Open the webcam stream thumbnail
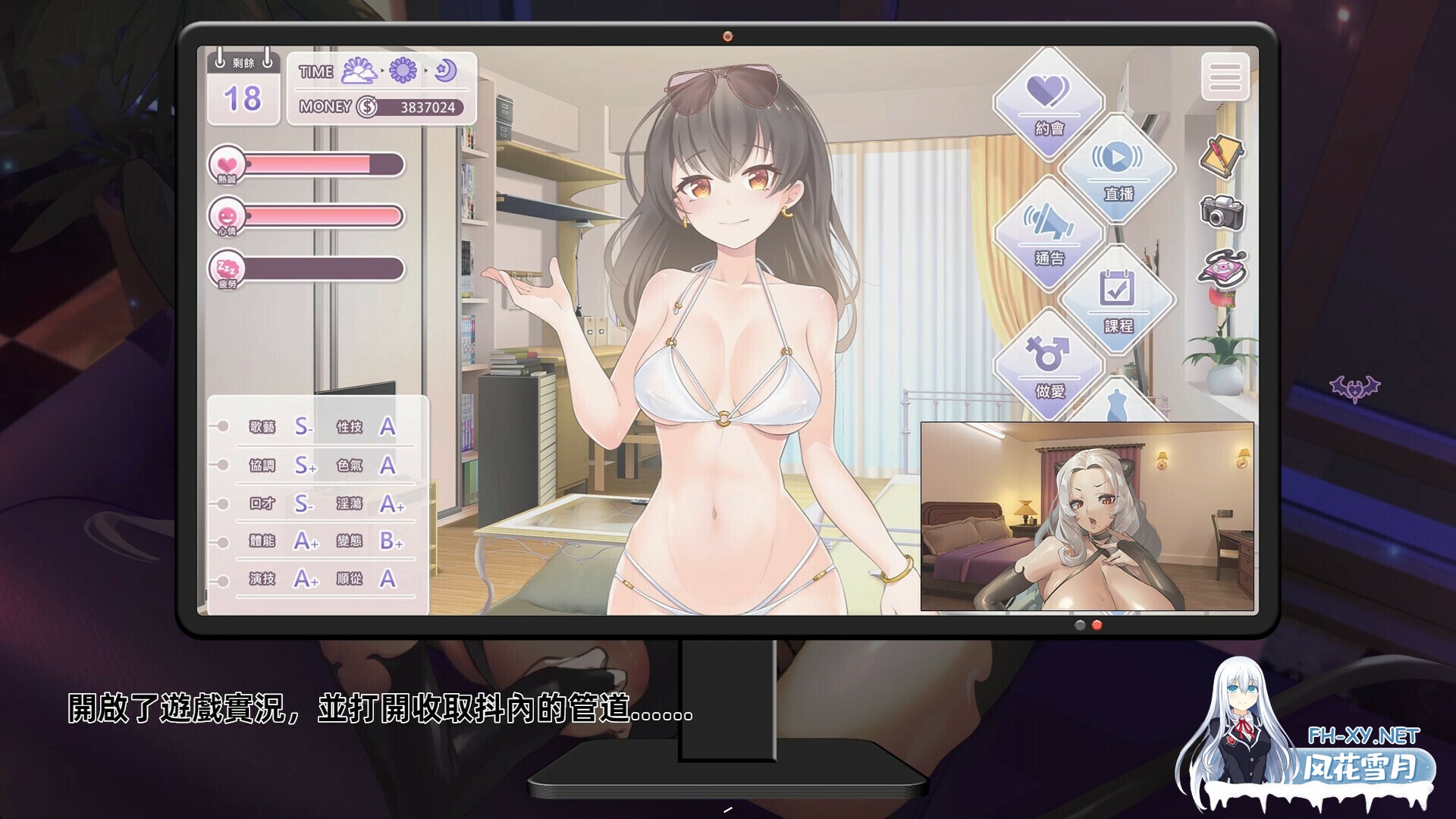The height and width of the screenshot is (819, 1456). [x=1087, y=516]
